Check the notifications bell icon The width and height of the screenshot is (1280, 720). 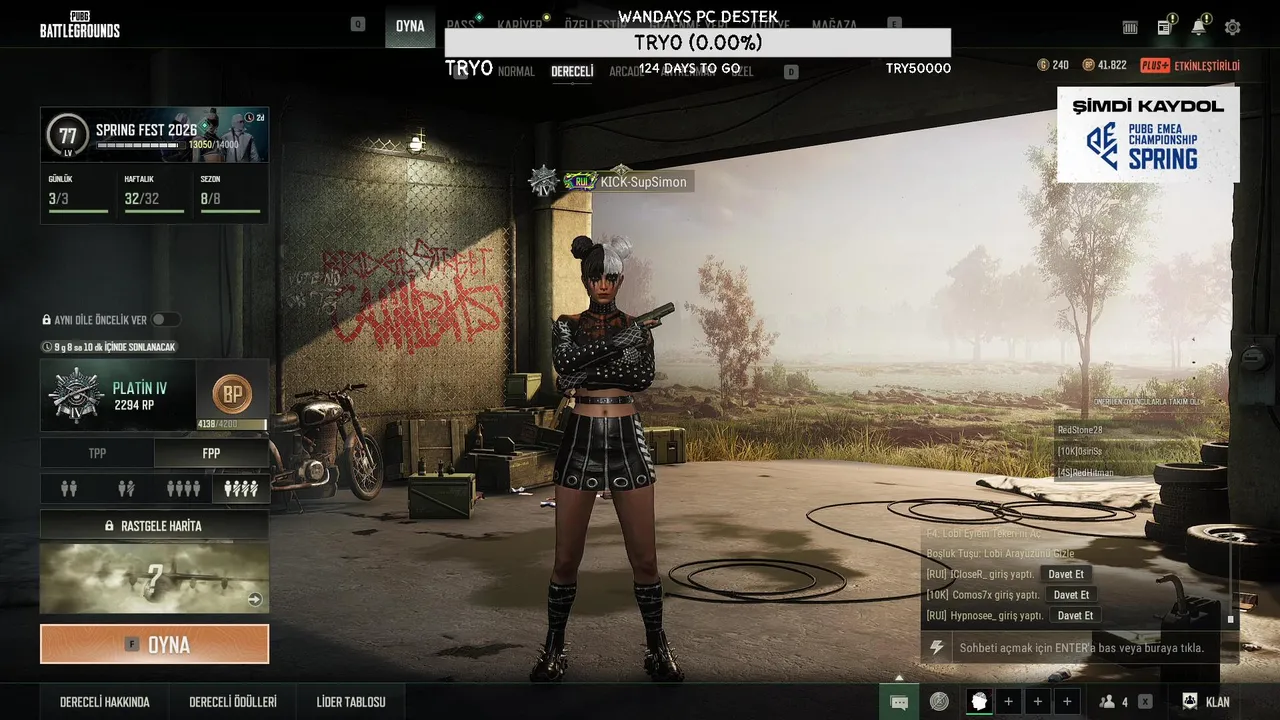[1198, 28]
